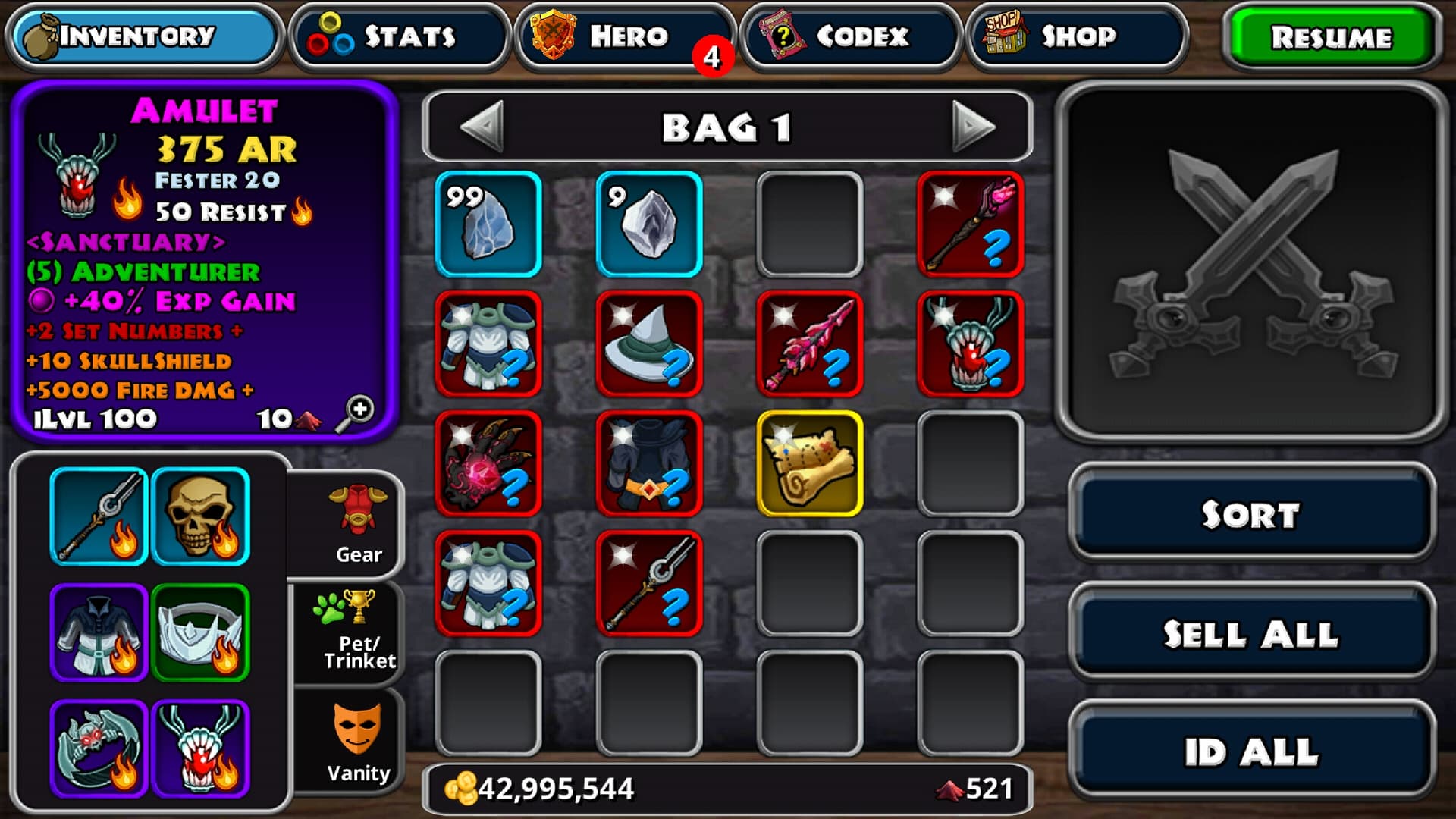Select the equipped skull offhand slot
Screen dimensions: 1456x819
tap(200, 516)
